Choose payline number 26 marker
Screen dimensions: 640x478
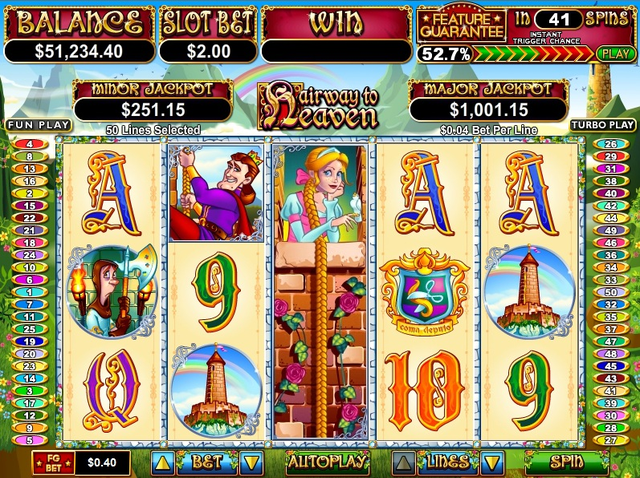pyautogui.click(x=610, y=144)
